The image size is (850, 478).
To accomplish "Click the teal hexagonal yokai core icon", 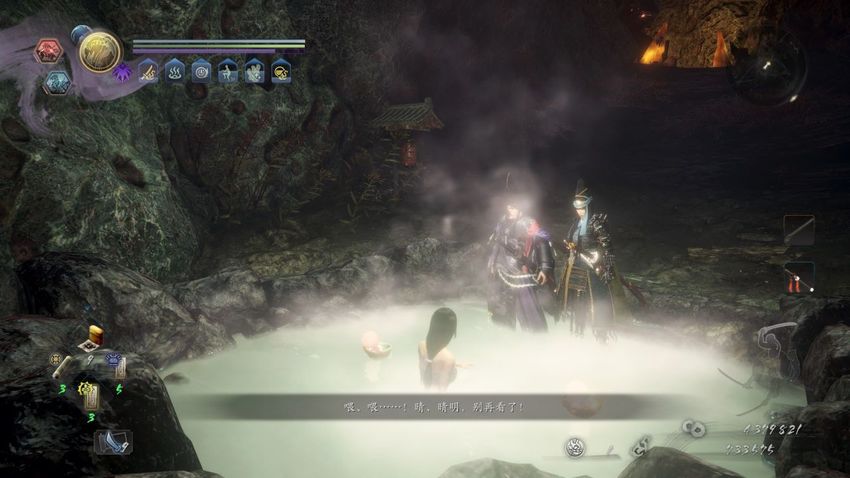I will point(57,82).
